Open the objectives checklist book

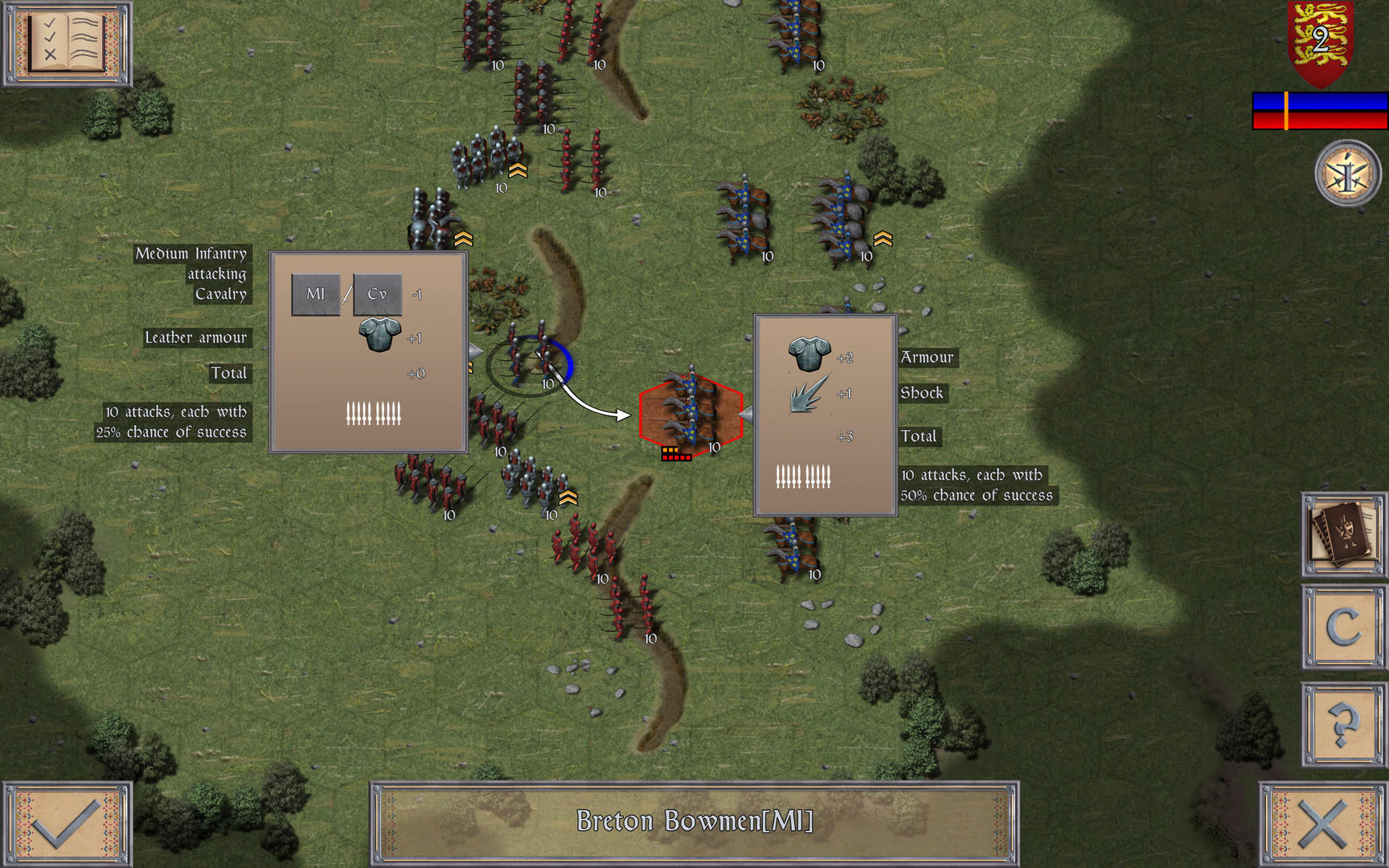pos(67,43)
